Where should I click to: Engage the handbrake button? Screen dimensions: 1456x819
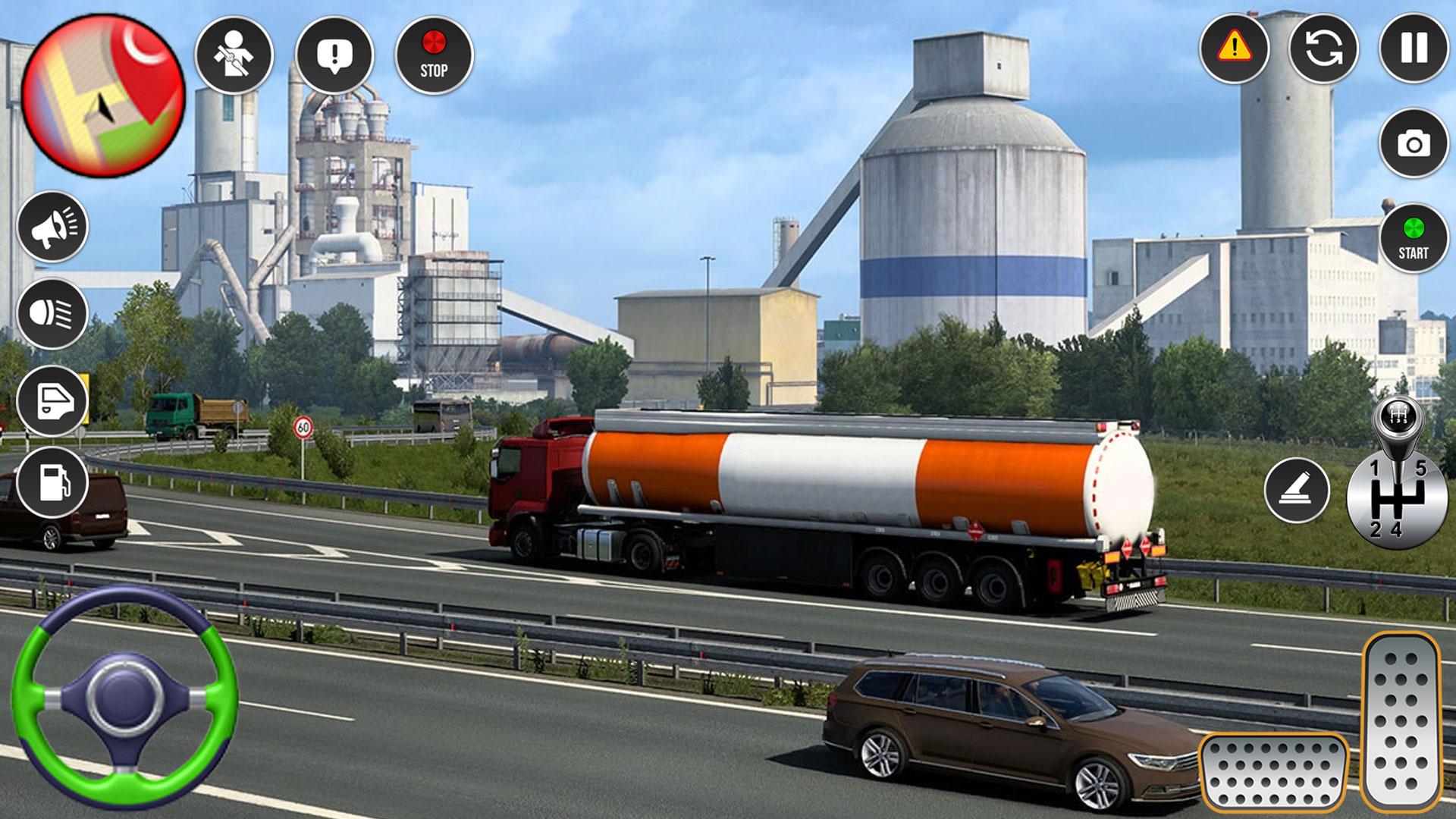pos(1297,490)
